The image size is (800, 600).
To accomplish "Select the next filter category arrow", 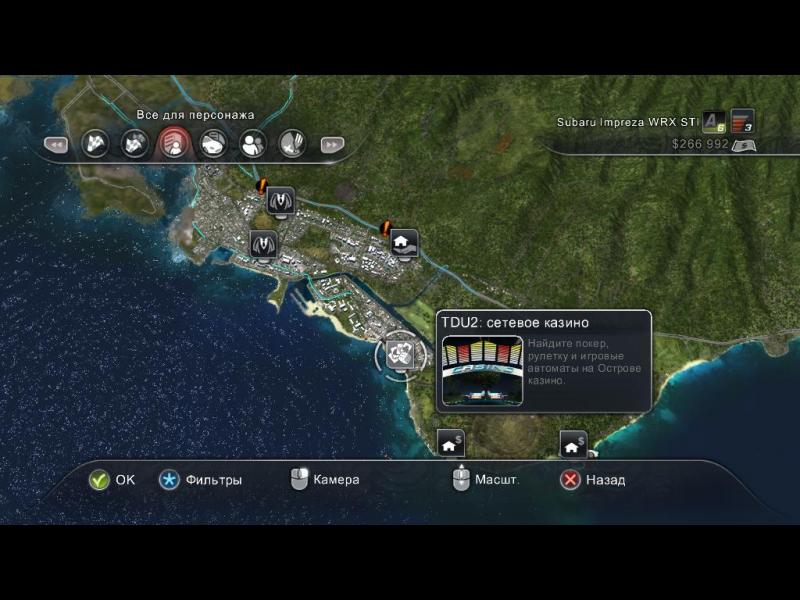I will [332, 145].
